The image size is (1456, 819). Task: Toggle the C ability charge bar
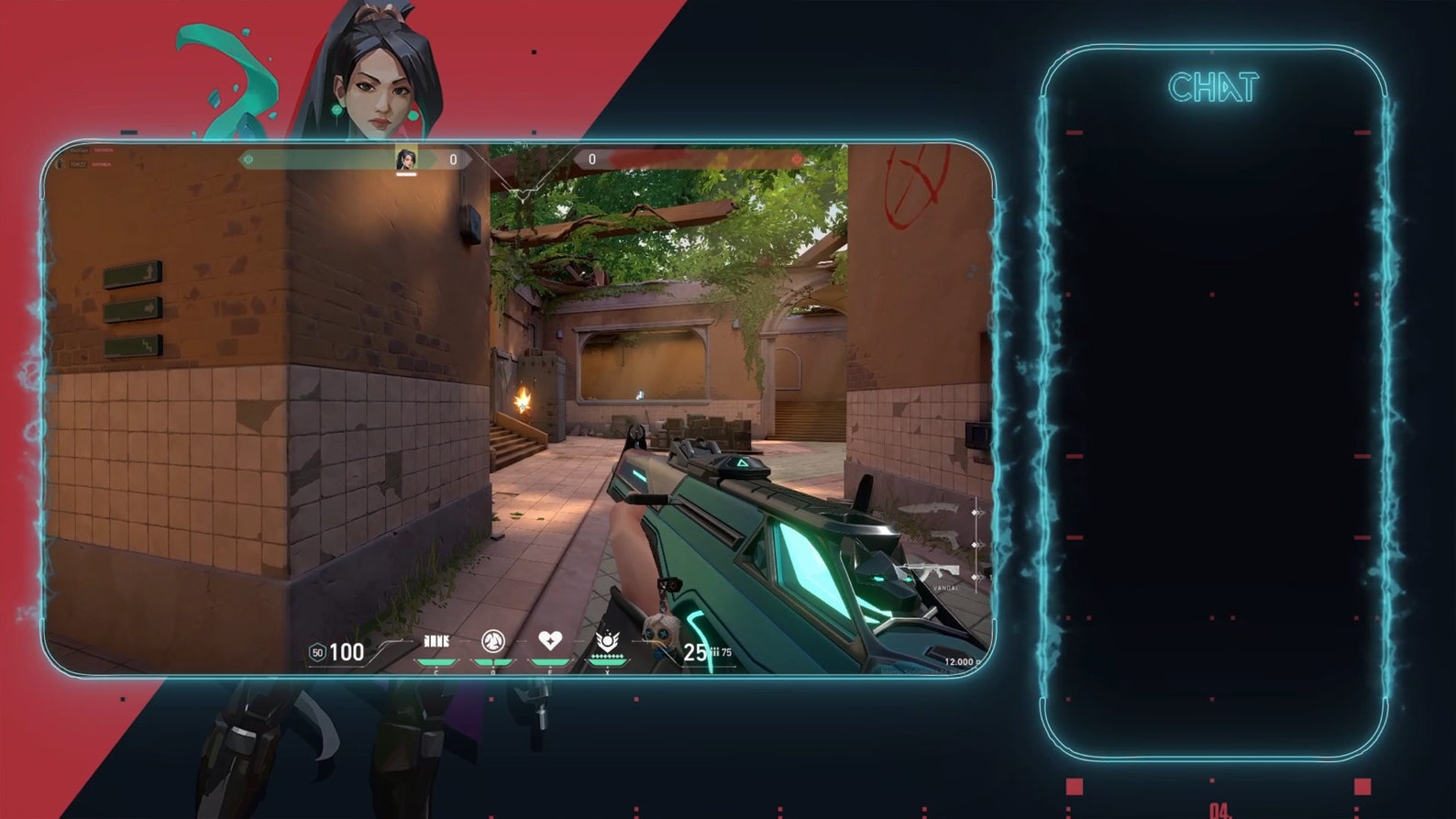435,661
